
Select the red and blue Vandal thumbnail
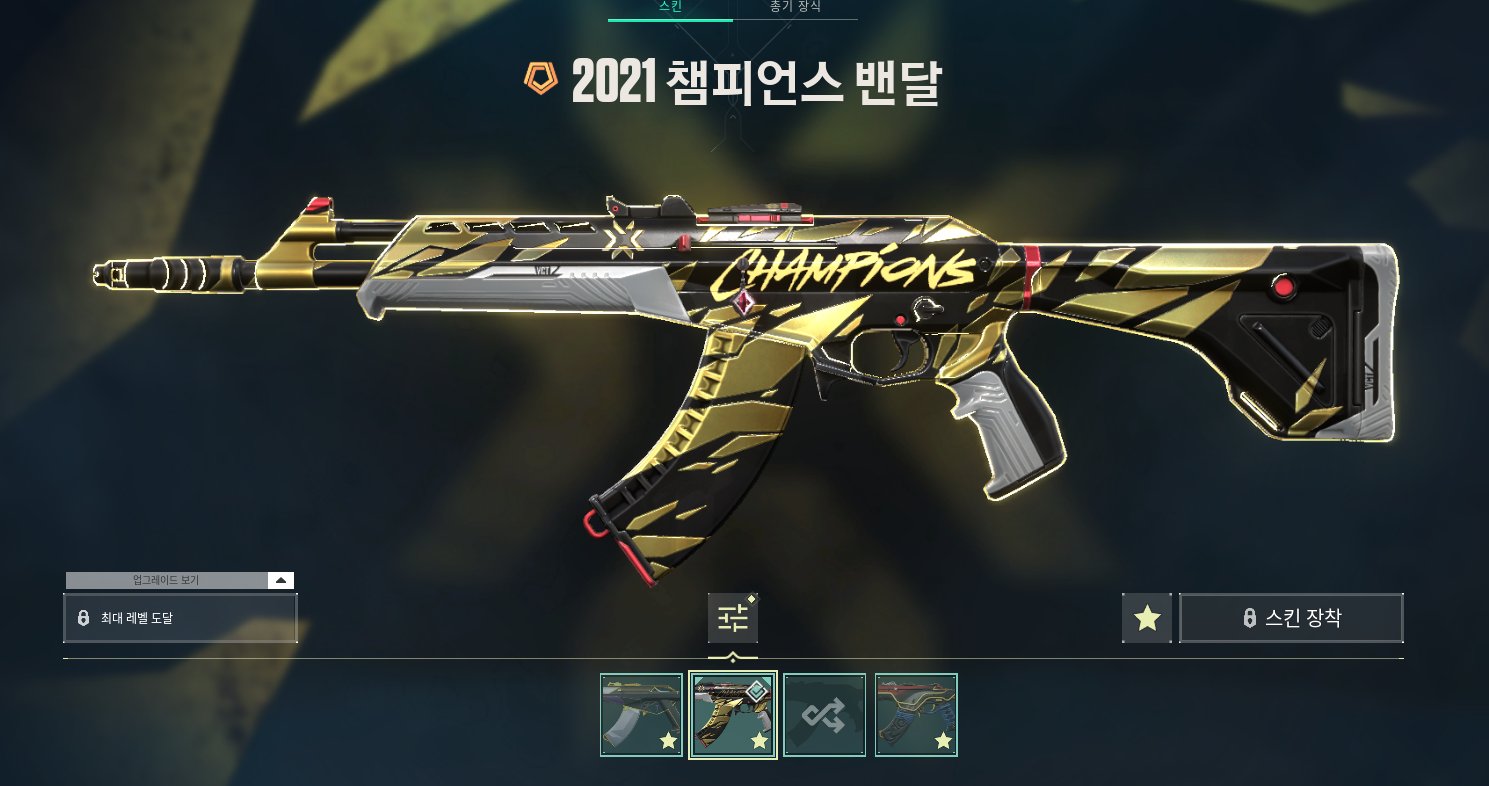pos(916,714)
